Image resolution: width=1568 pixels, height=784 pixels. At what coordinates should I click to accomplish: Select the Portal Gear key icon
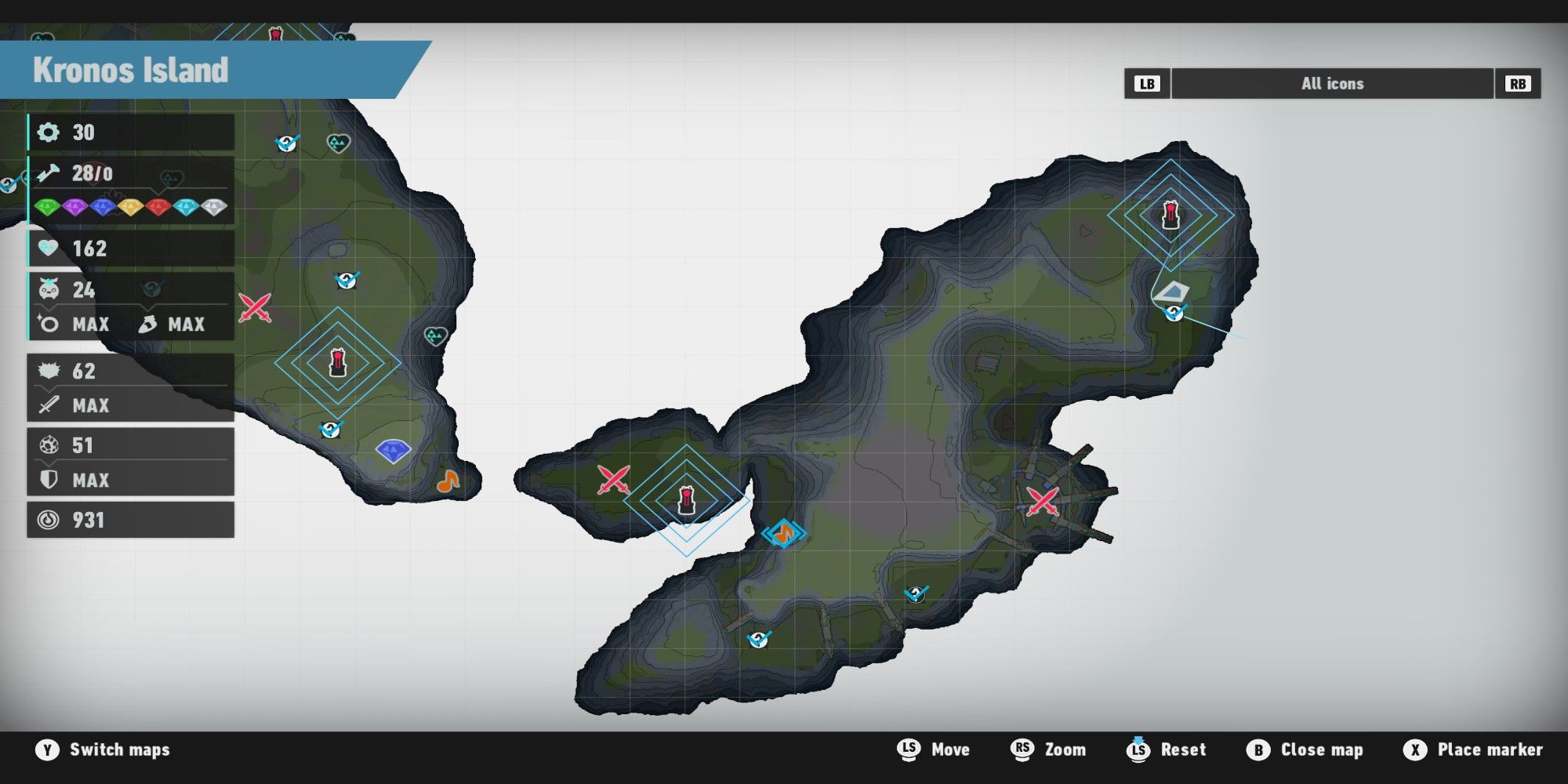(x=49, y=174)
